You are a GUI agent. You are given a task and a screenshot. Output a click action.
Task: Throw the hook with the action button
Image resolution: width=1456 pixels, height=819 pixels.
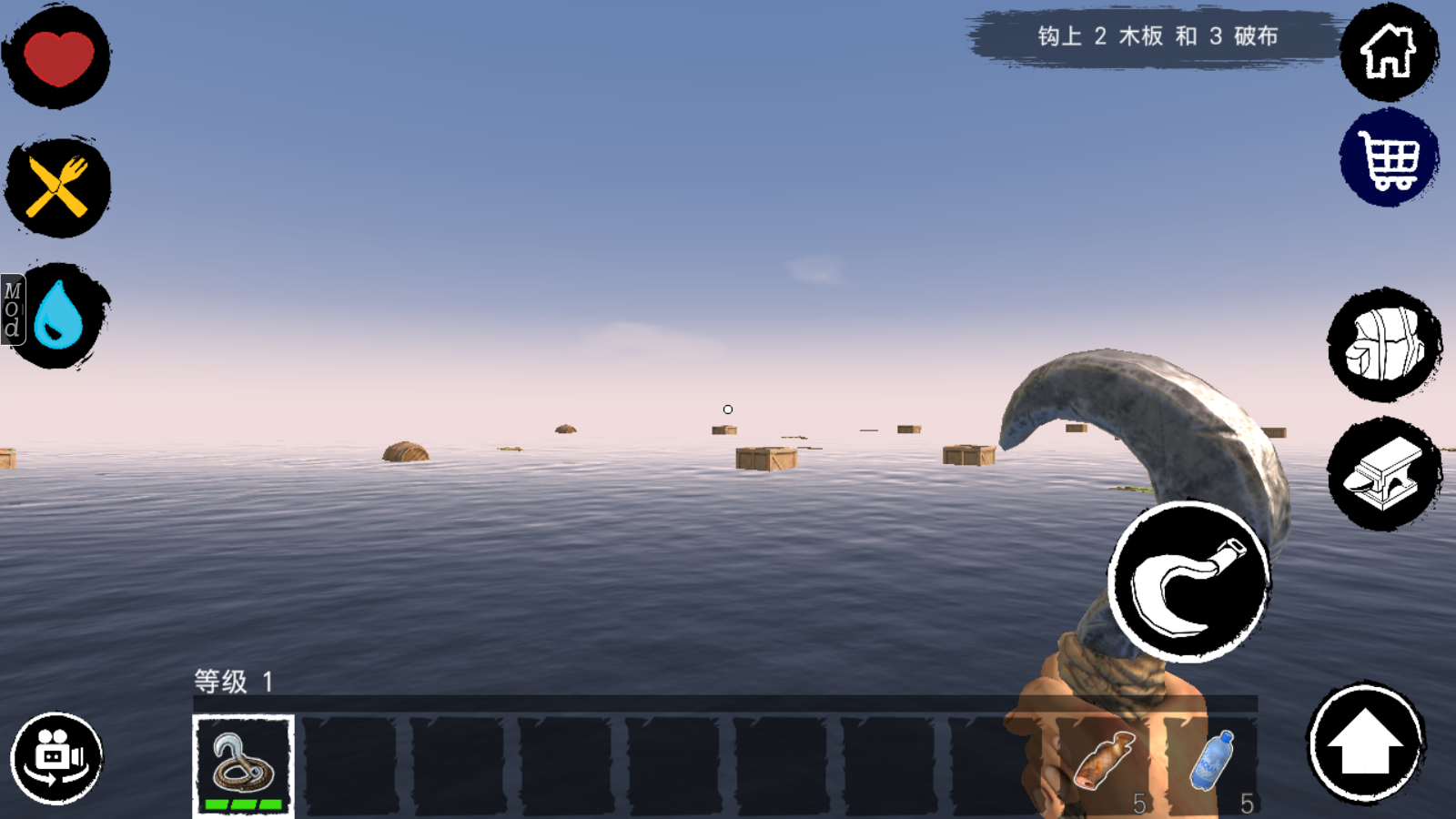pyautogui.click(x=1188, y=582)
